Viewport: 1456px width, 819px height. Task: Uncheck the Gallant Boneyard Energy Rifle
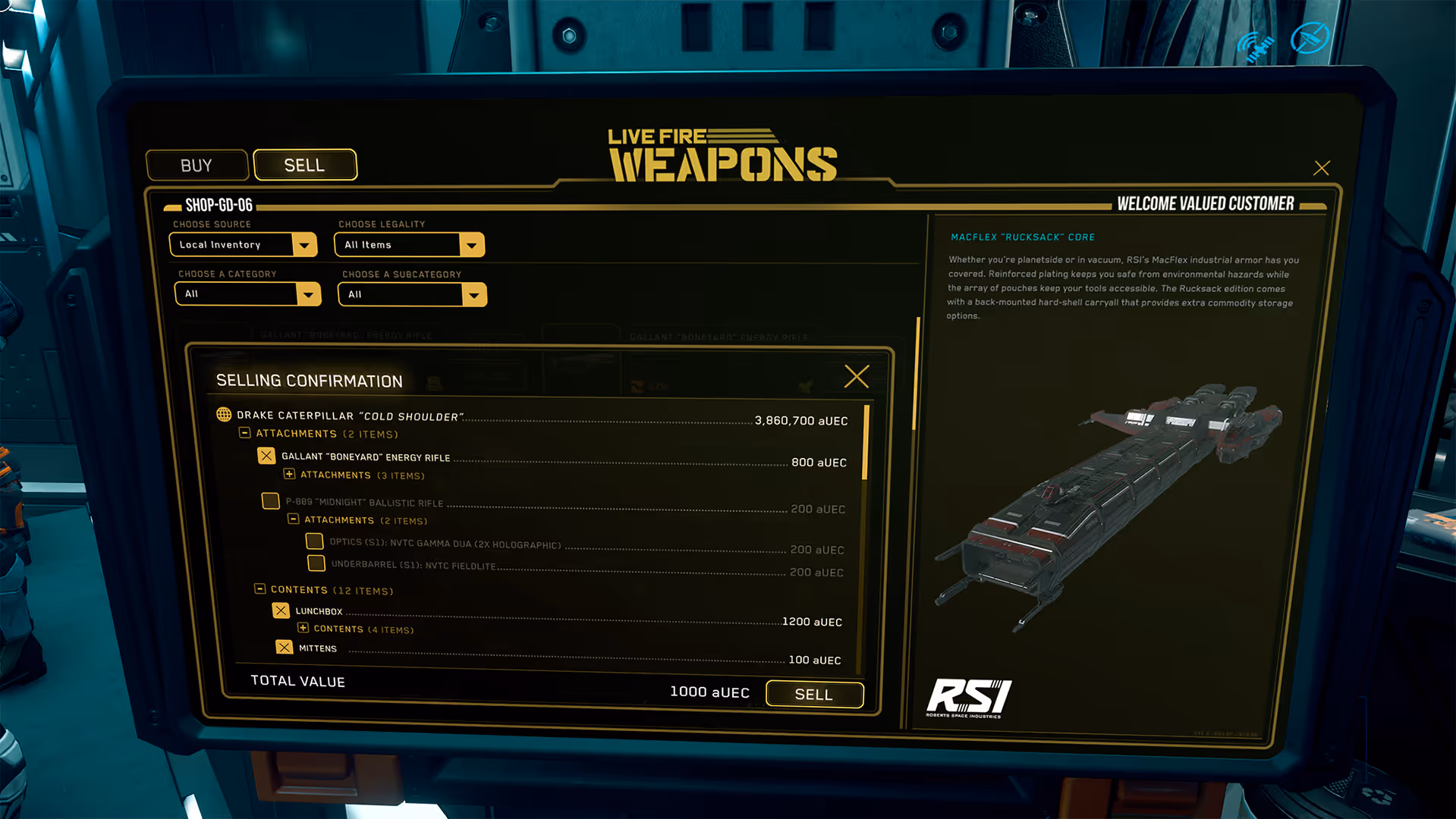click(x=266, y=456)
